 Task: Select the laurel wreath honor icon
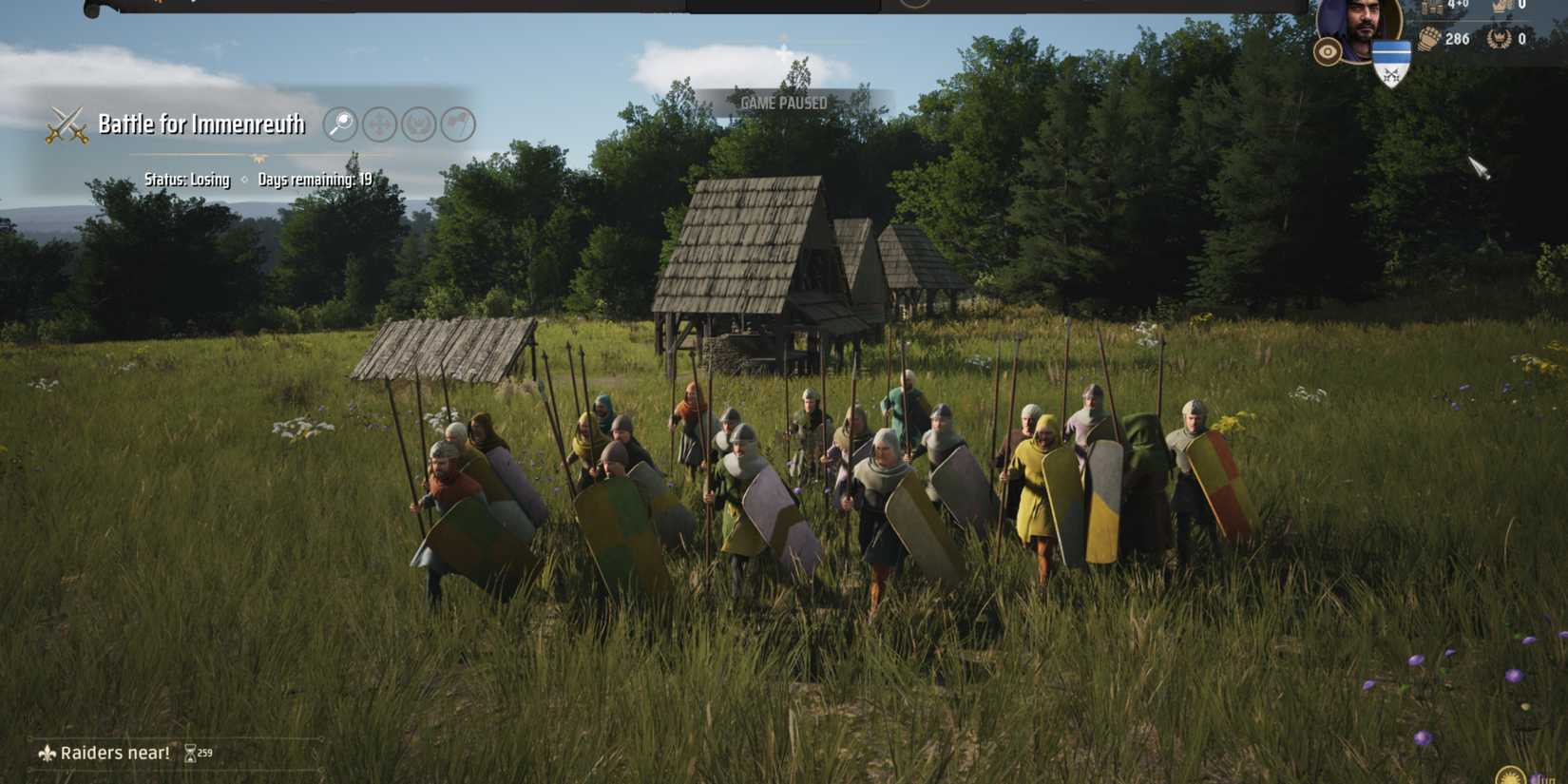tap(1500, 39)
